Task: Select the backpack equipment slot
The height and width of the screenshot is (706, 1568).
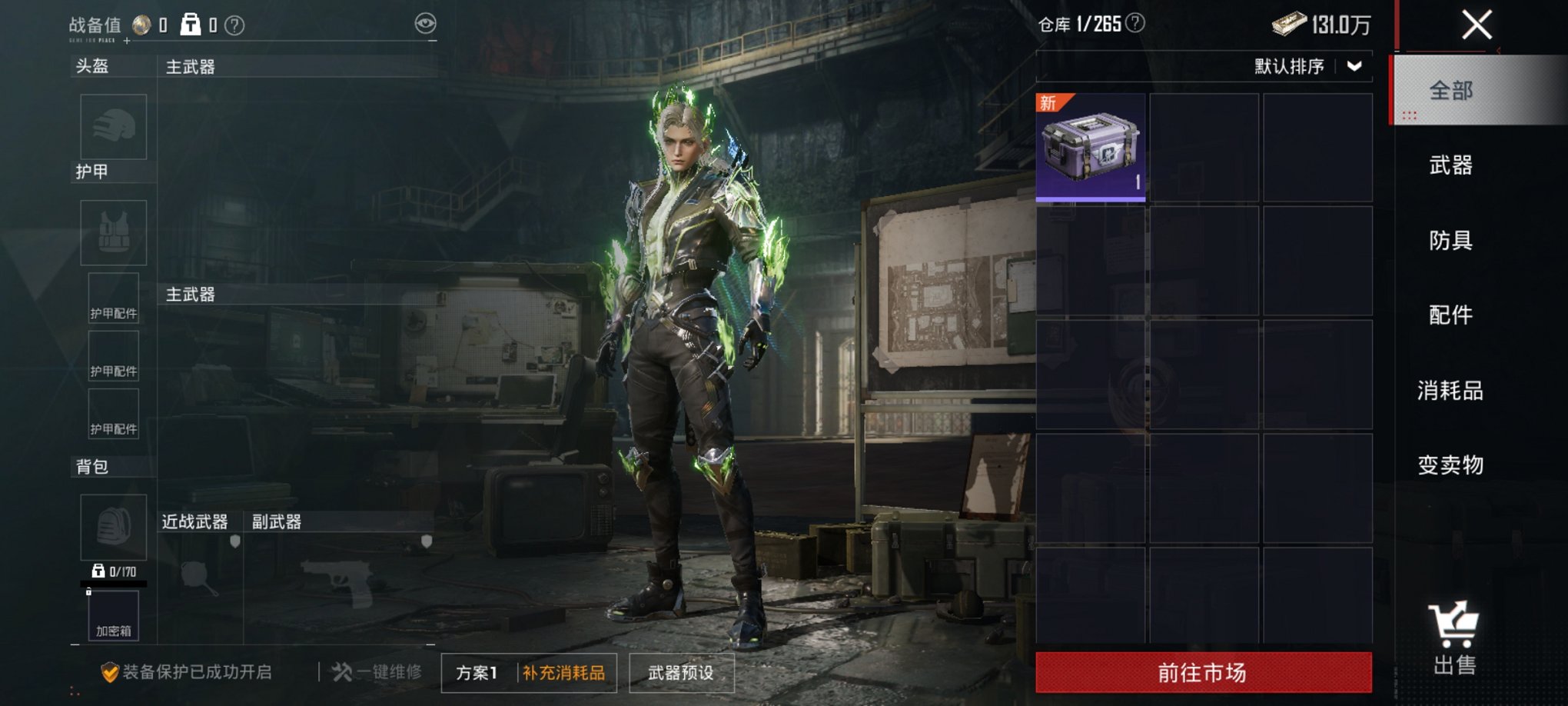Action: [x=114, y=527]
